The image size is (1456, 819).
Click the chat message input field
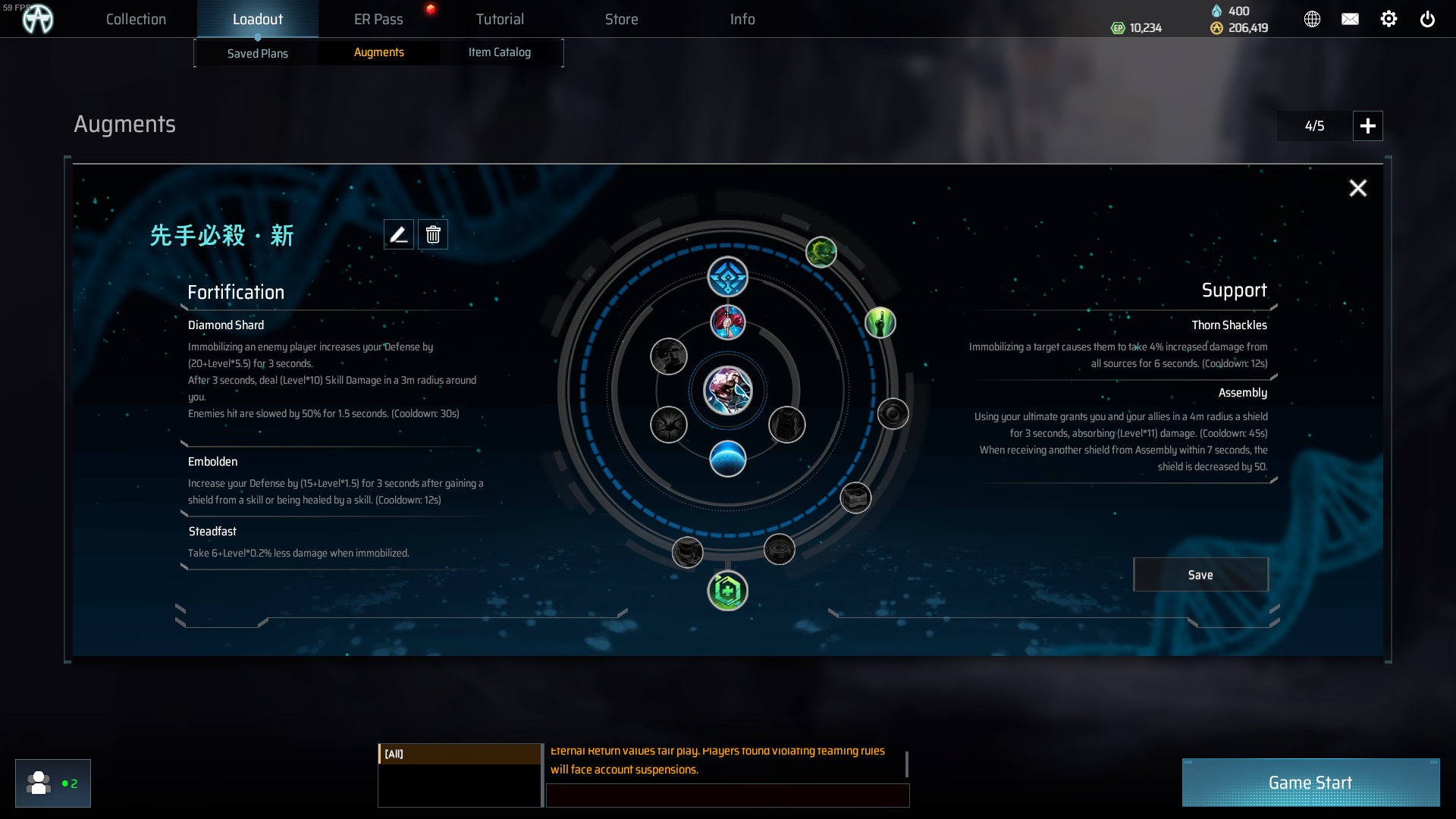coord(727,795)
